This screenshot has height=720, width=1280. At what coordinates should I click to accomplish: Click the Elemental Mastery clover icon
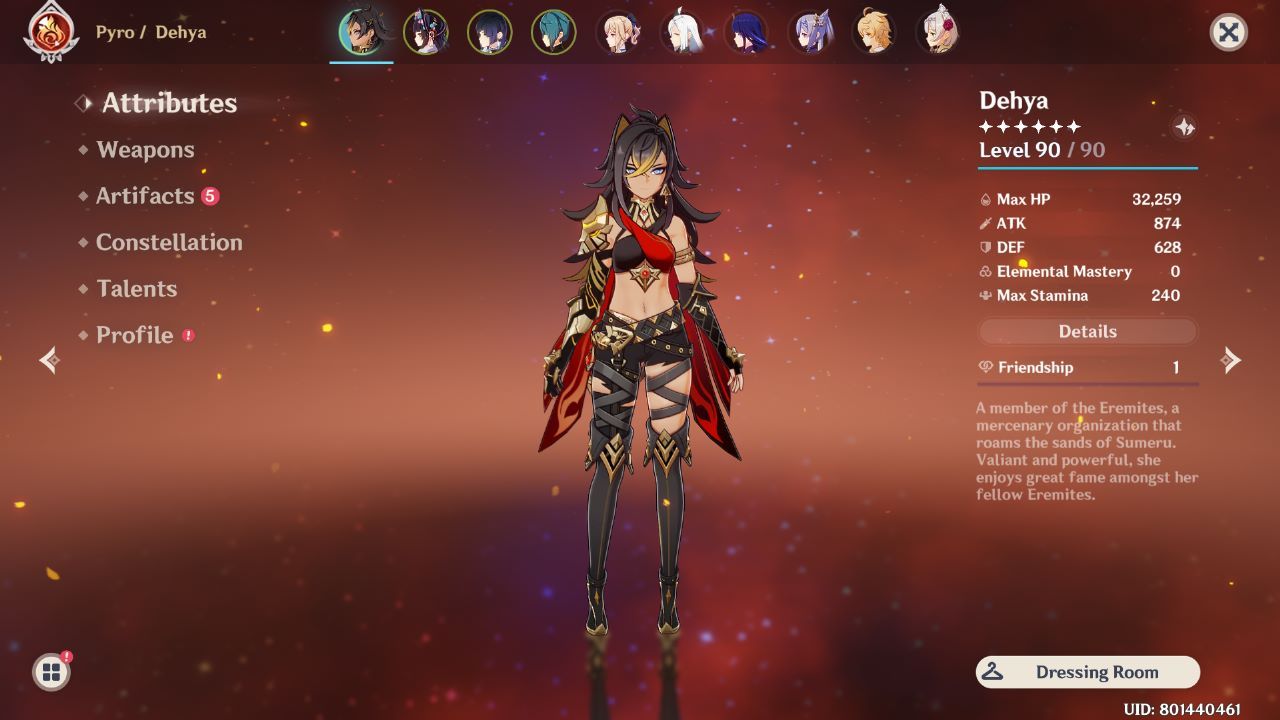click(x=984, y=271)
